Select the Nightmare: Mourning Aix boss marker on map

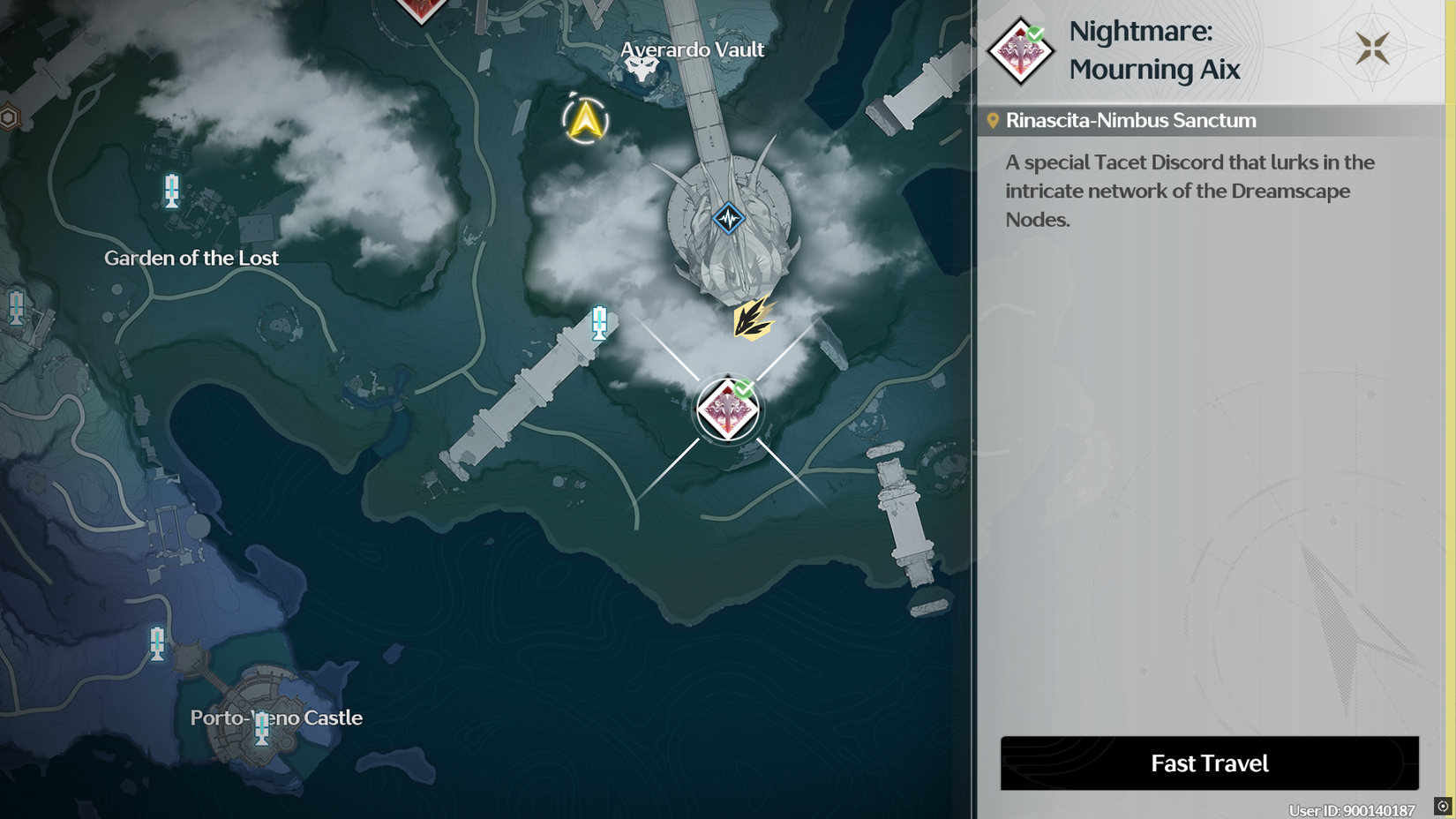729,409
